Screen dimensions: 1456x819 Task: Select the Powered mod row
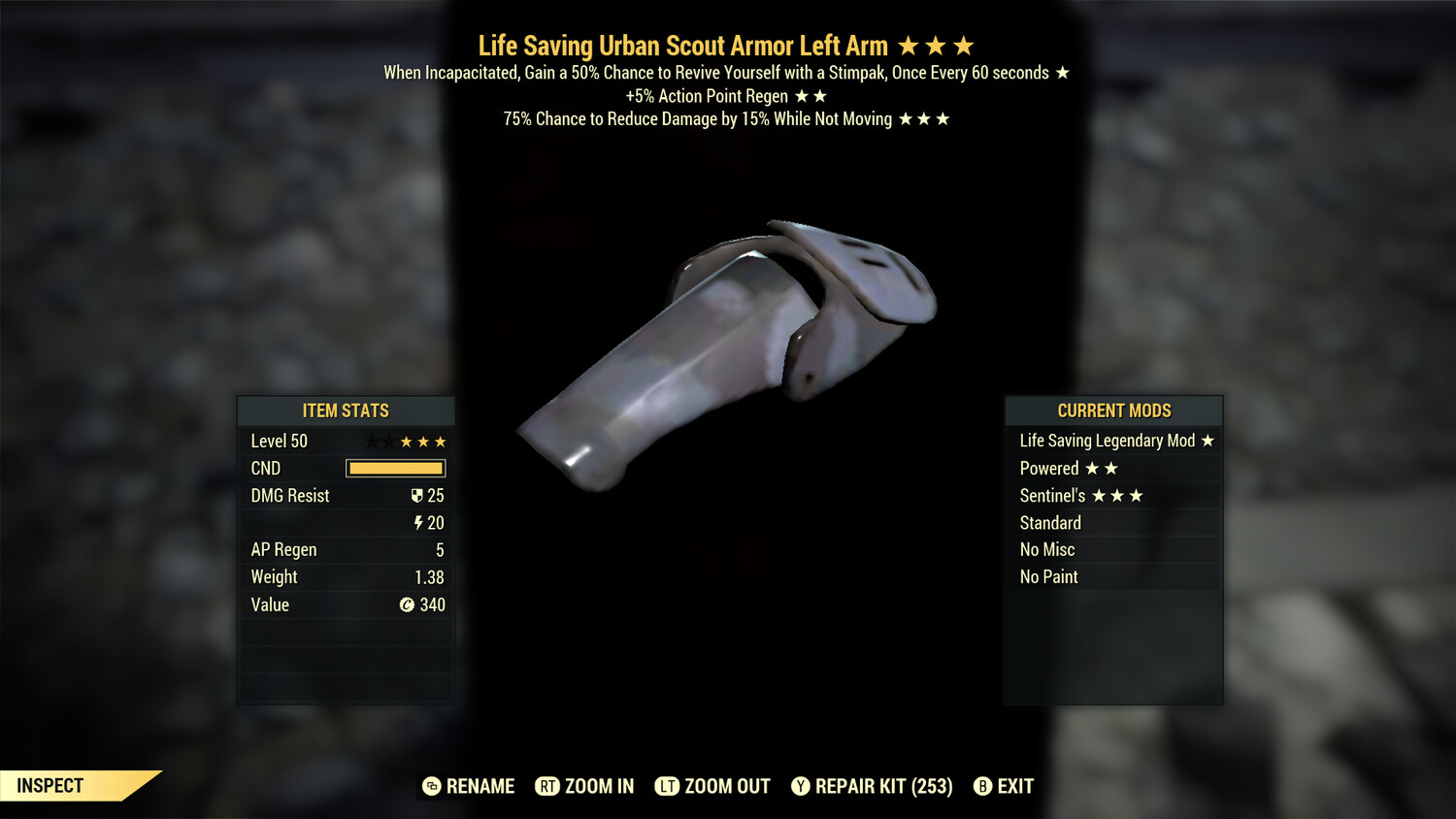(1113, 469)
